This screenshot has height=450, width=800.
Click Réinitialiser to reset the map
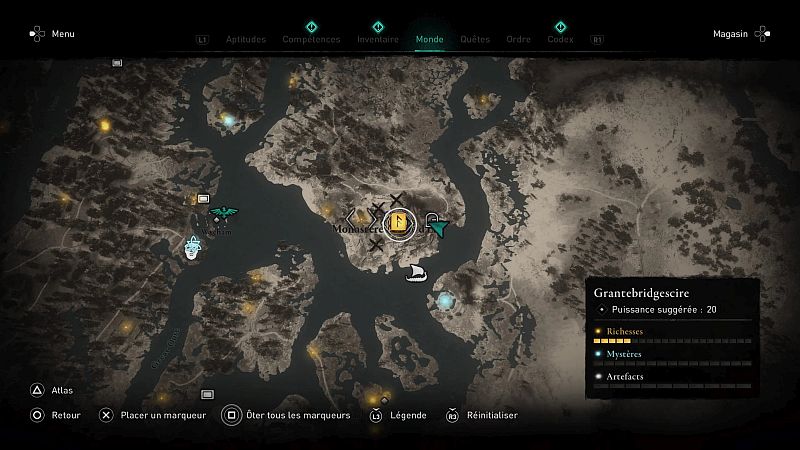482,415
